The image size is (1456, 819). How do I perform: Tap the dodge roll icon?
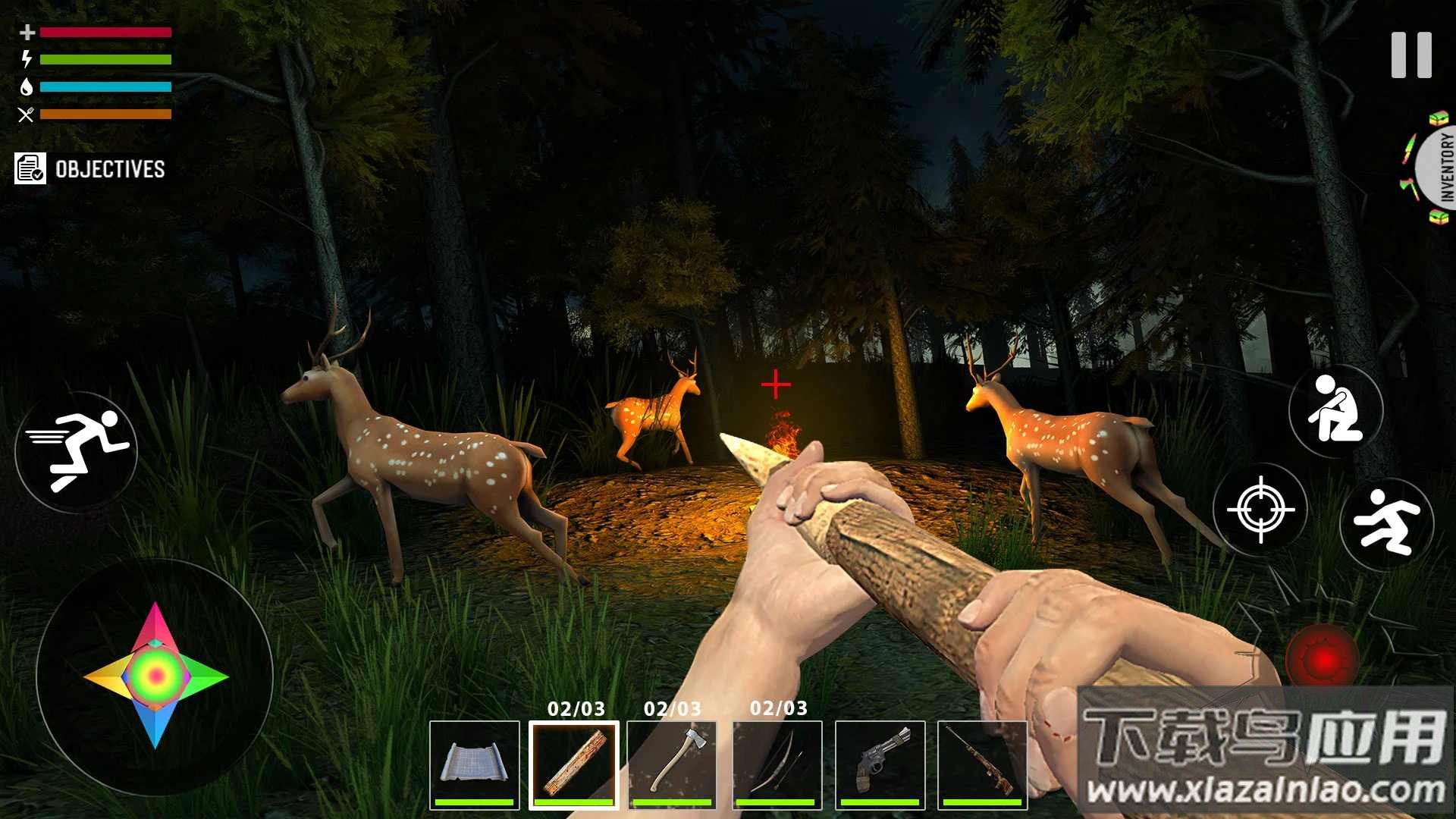pos(1386,520)
